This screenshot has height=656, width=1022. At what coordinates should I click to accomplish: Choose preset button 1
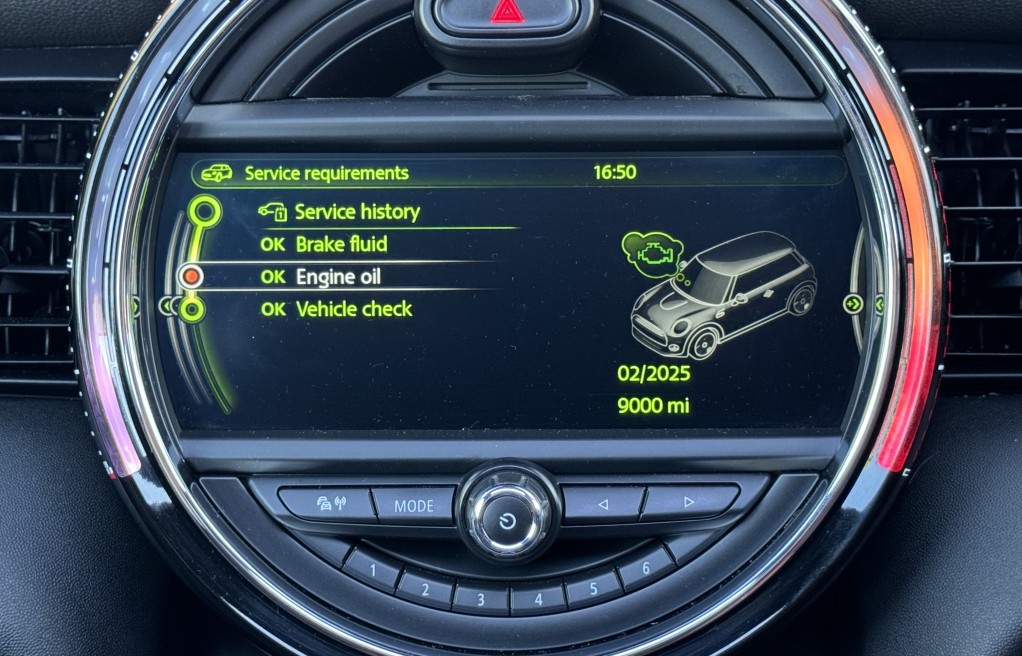[372, 571]
